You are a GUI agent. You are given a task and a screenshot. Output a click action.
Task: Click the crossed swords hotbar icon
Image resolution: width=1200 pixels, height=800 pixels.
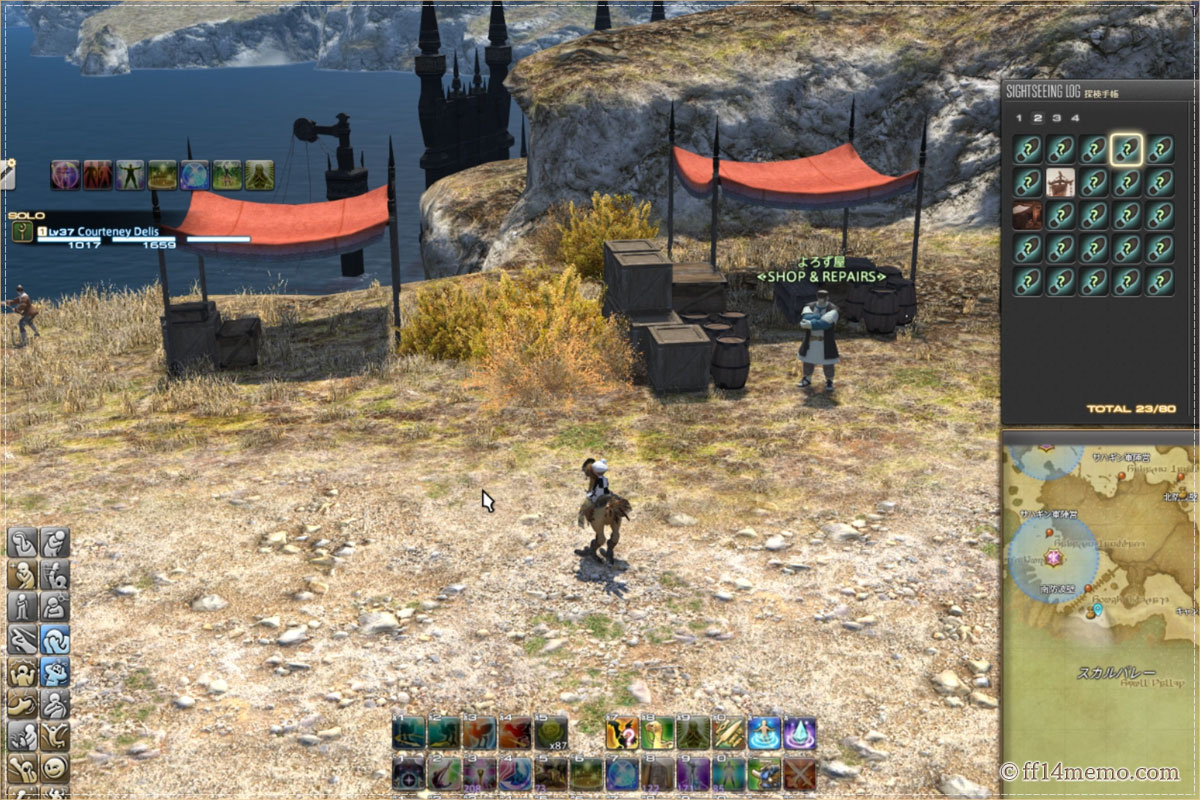click(799, 773)
